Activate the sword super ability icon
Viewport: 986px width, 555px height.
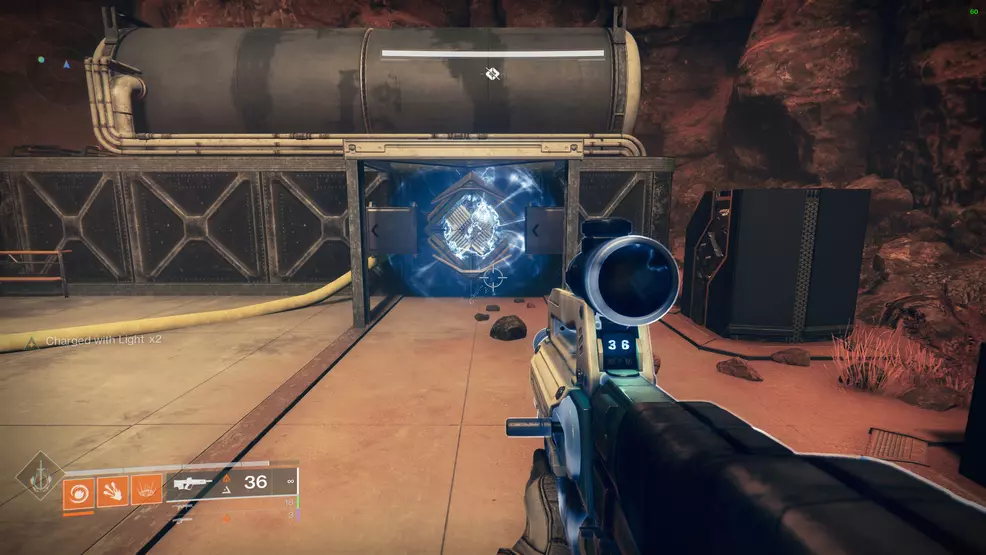click(x=39, y=475)
